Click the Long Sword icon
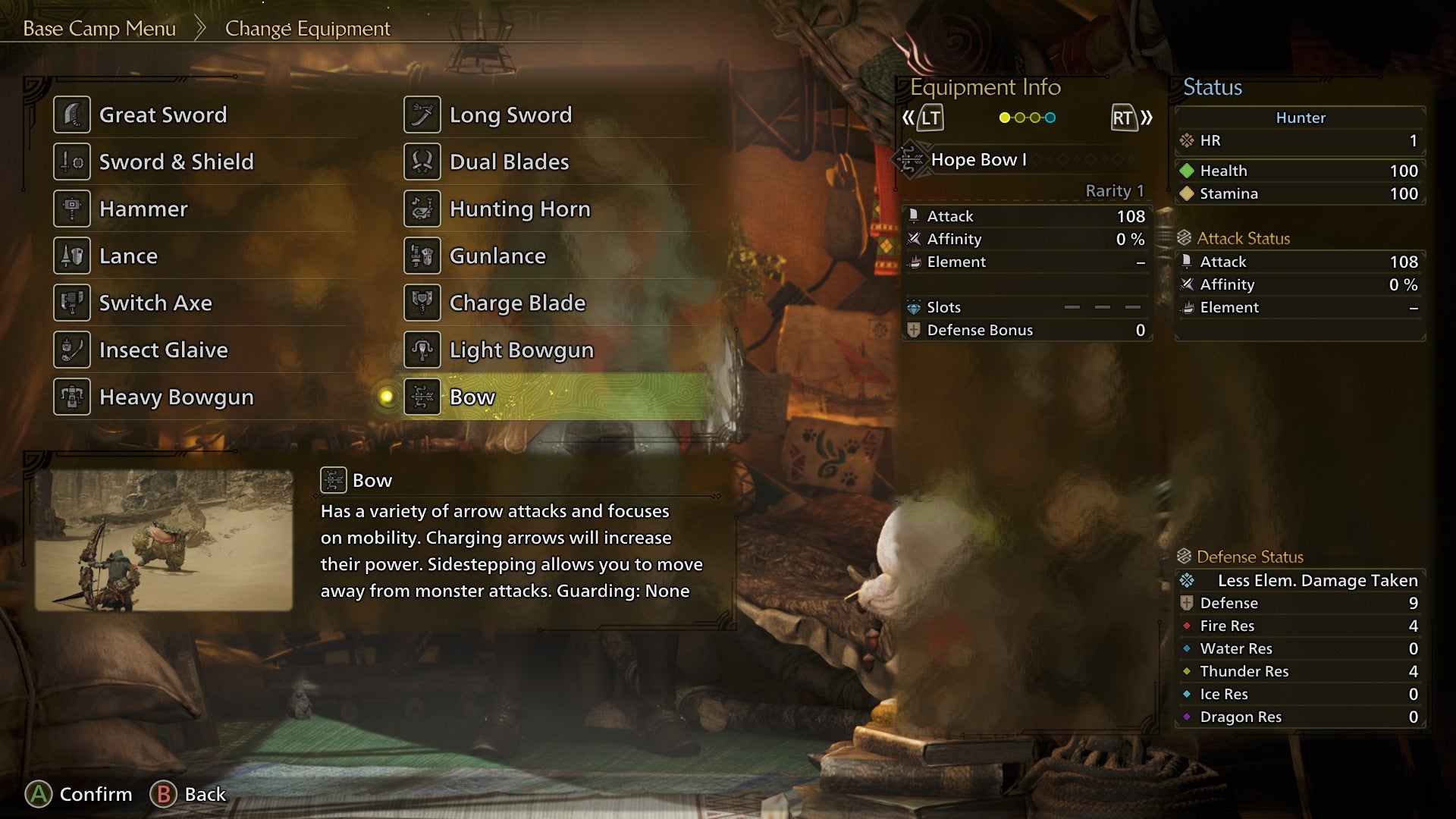The height and width of the screenshot is (819, 1456). pos(422,114)
